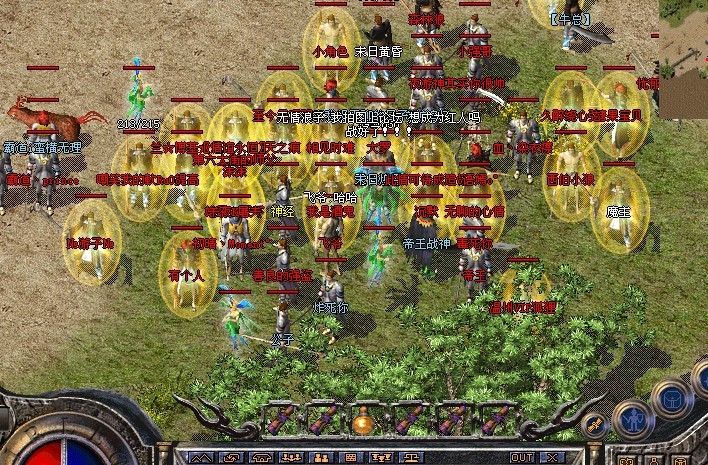Click the circular arrows icon button
Screen dimensions: 708x465
pyautogui.click(x=232, y=458)
